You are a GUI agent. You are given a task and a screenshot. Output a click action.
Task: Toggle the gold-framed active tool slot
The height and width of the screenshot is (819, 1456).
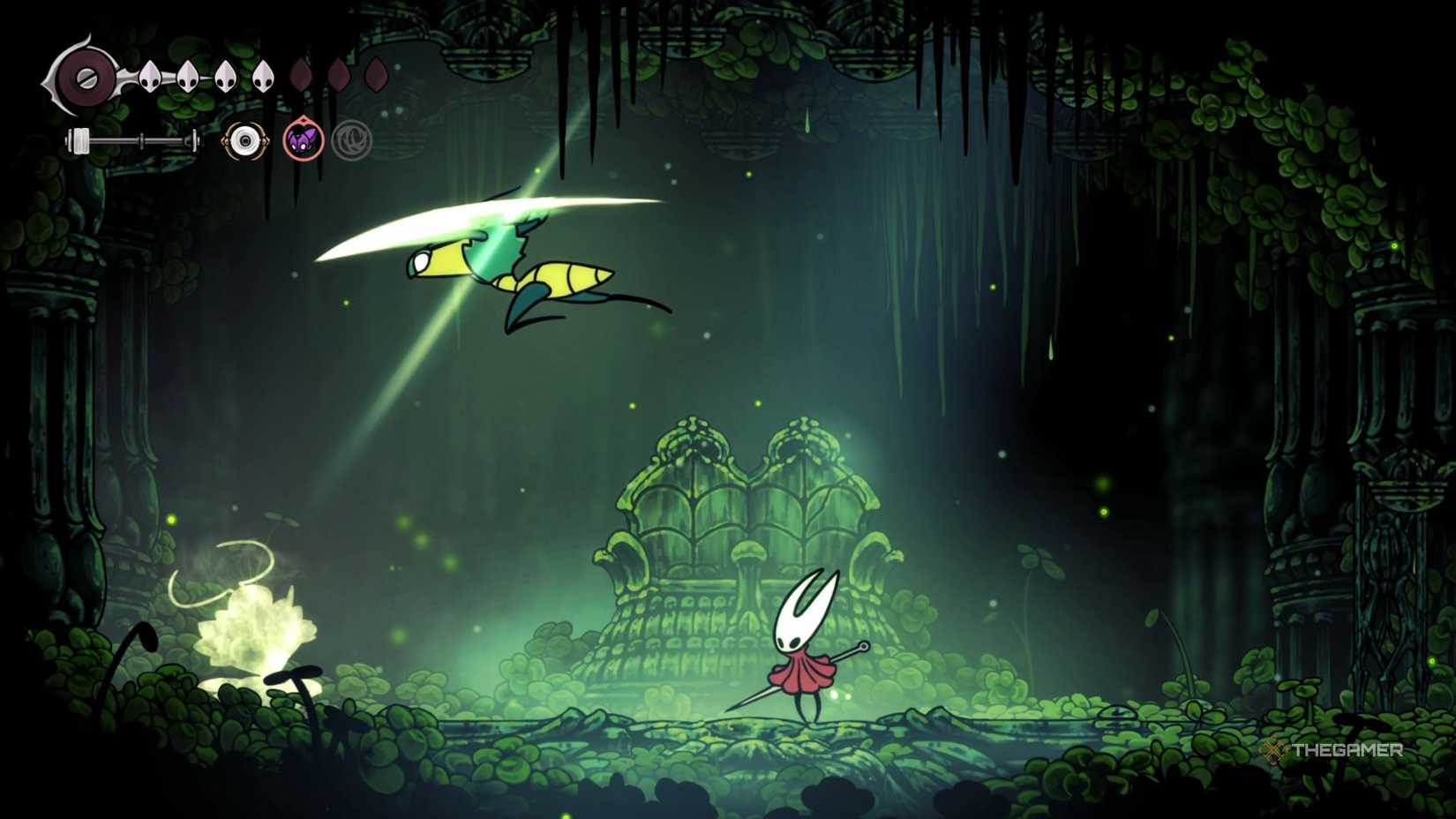(x=244, y=141)
